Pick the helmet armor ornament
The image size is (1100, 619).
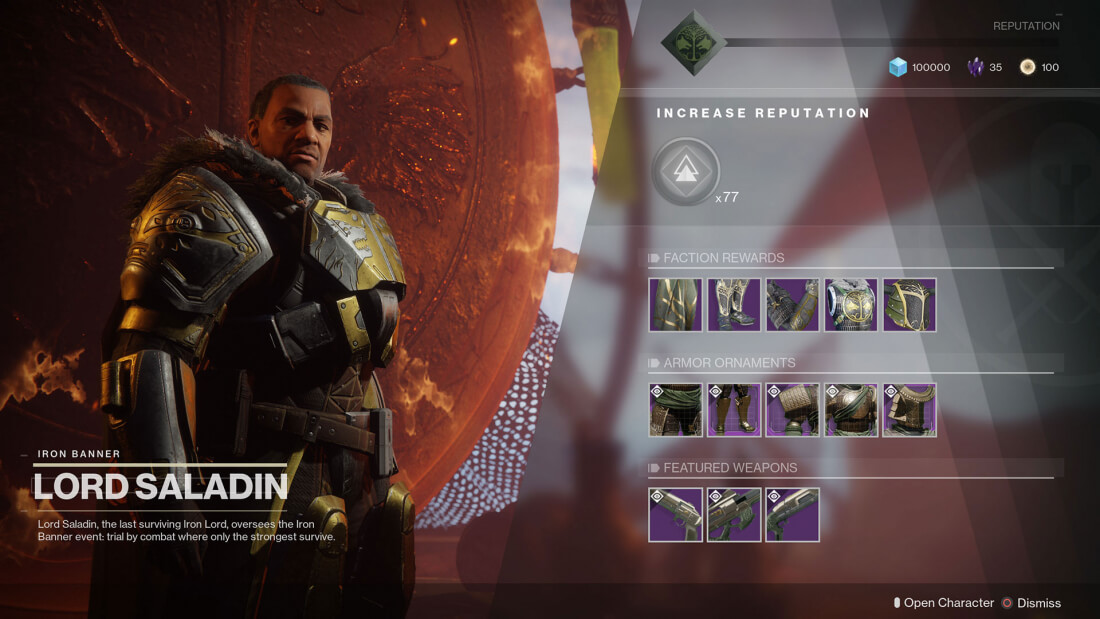[910, 410]
